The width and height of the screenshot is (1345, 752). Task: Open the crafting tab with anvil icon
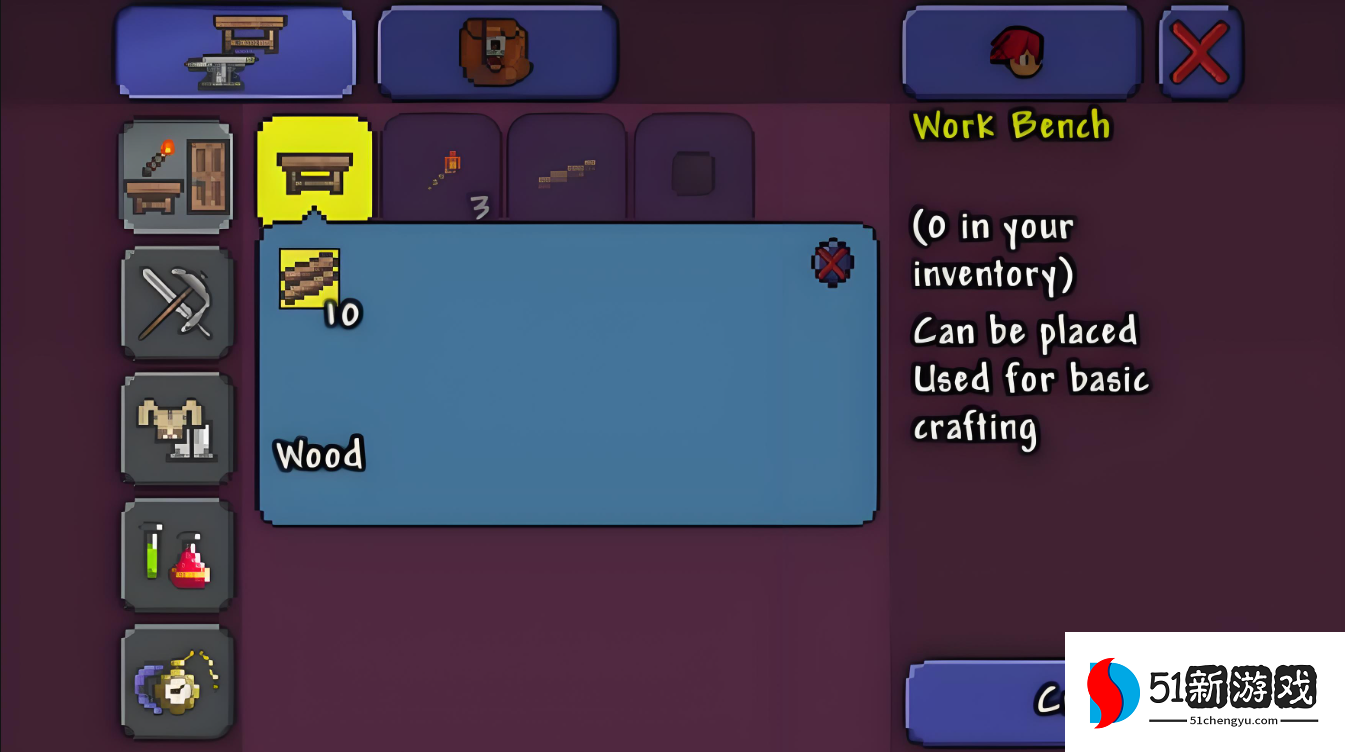pyautogui.click(x=235, y=52)
